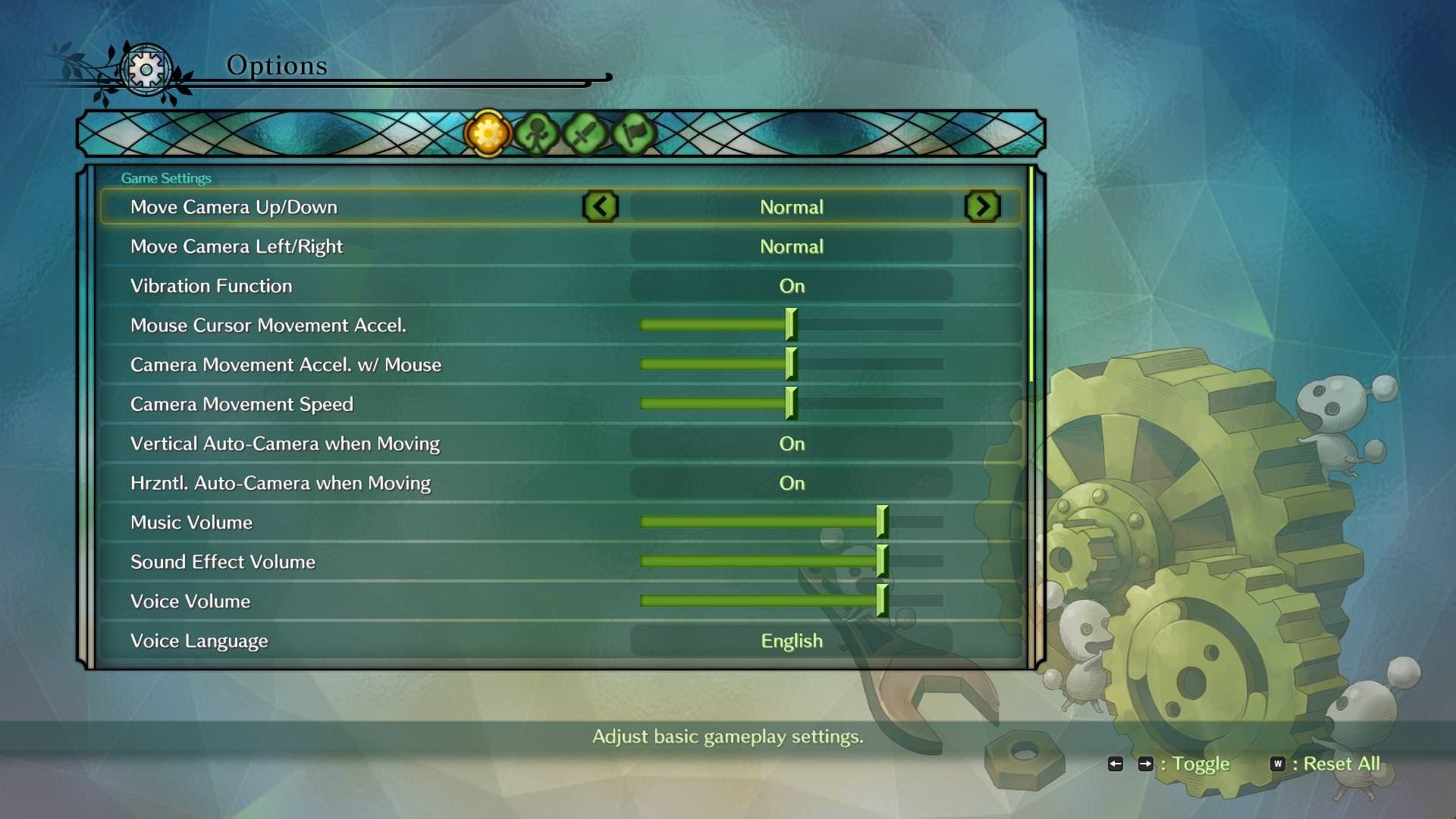Switch to the green flag tab
Image resolution: width=1456 pixels, height=819 pixels.
(x=633, y=134)
